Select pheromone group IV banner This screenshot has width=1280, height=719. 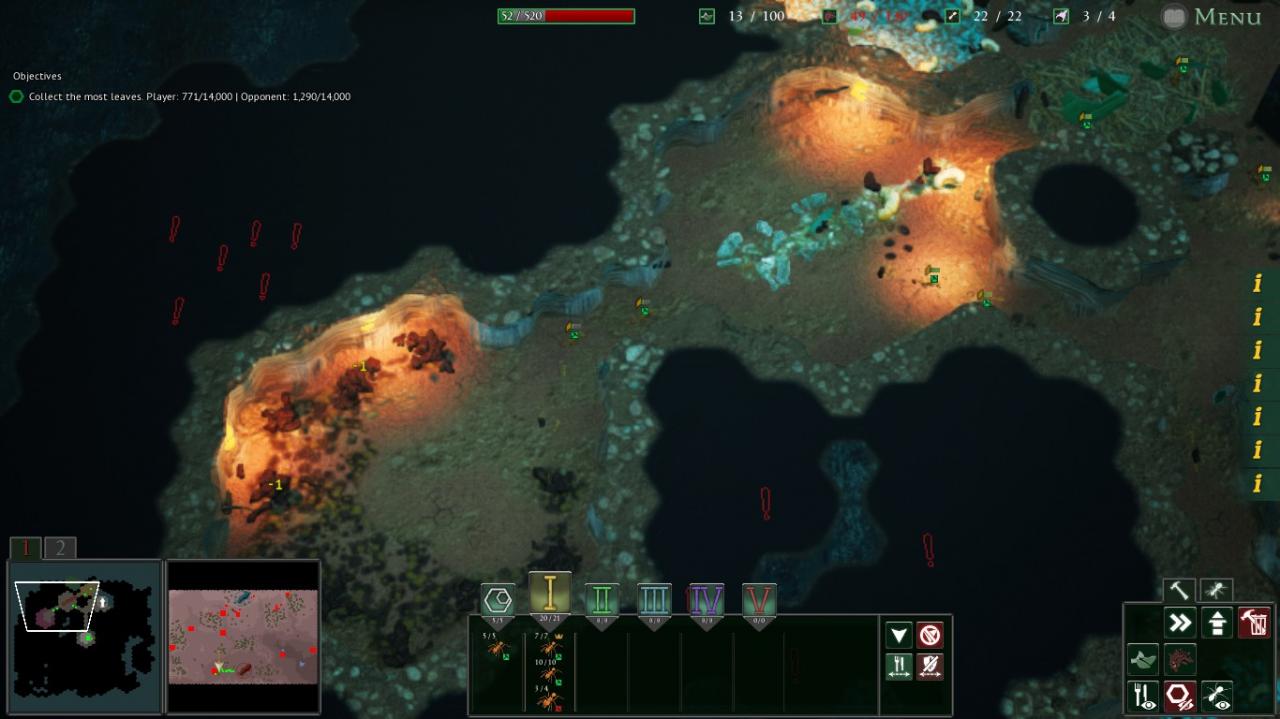706,600
